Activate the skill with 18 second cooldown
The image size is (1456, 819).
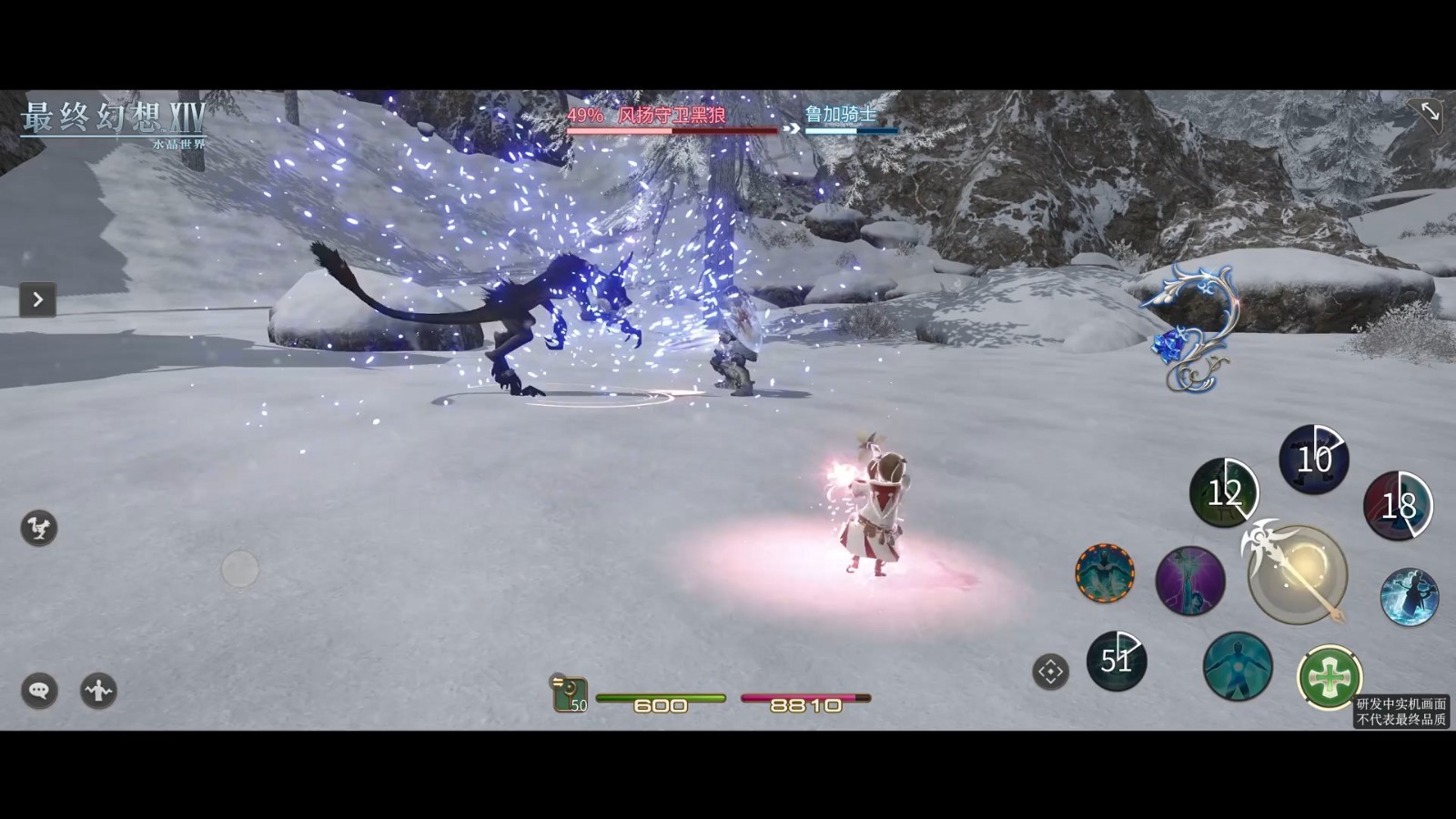coord(1397,505)
